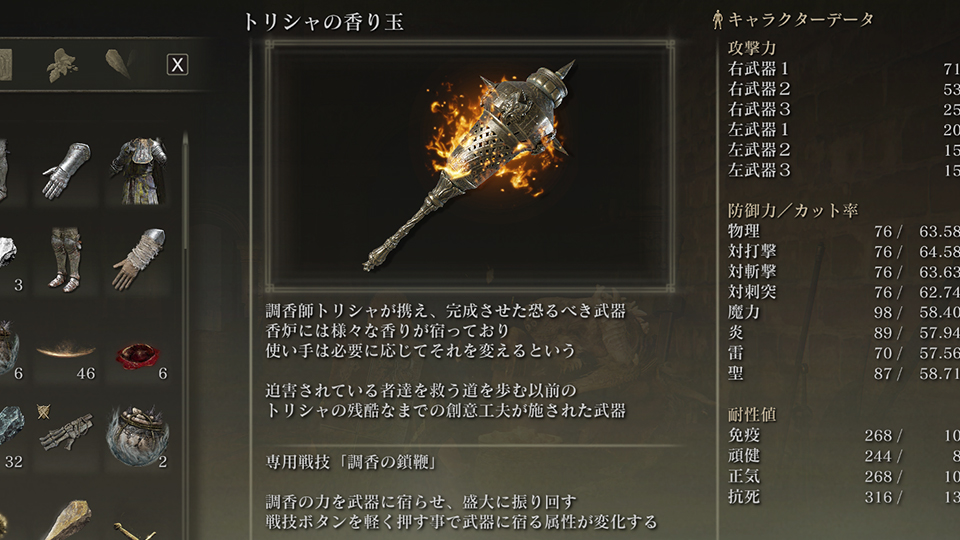Select the silver gauntlets slot
The image size is (960, 540).
(x=65, y=169)
